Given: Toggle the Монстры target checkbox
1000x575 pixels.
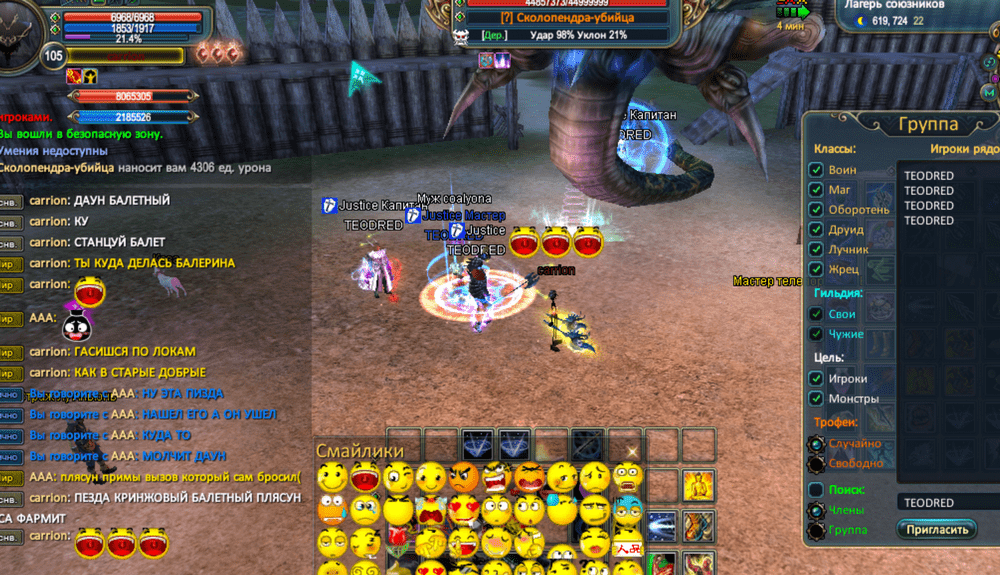Looking at the screenshot, I should click(x=816, y=399).
